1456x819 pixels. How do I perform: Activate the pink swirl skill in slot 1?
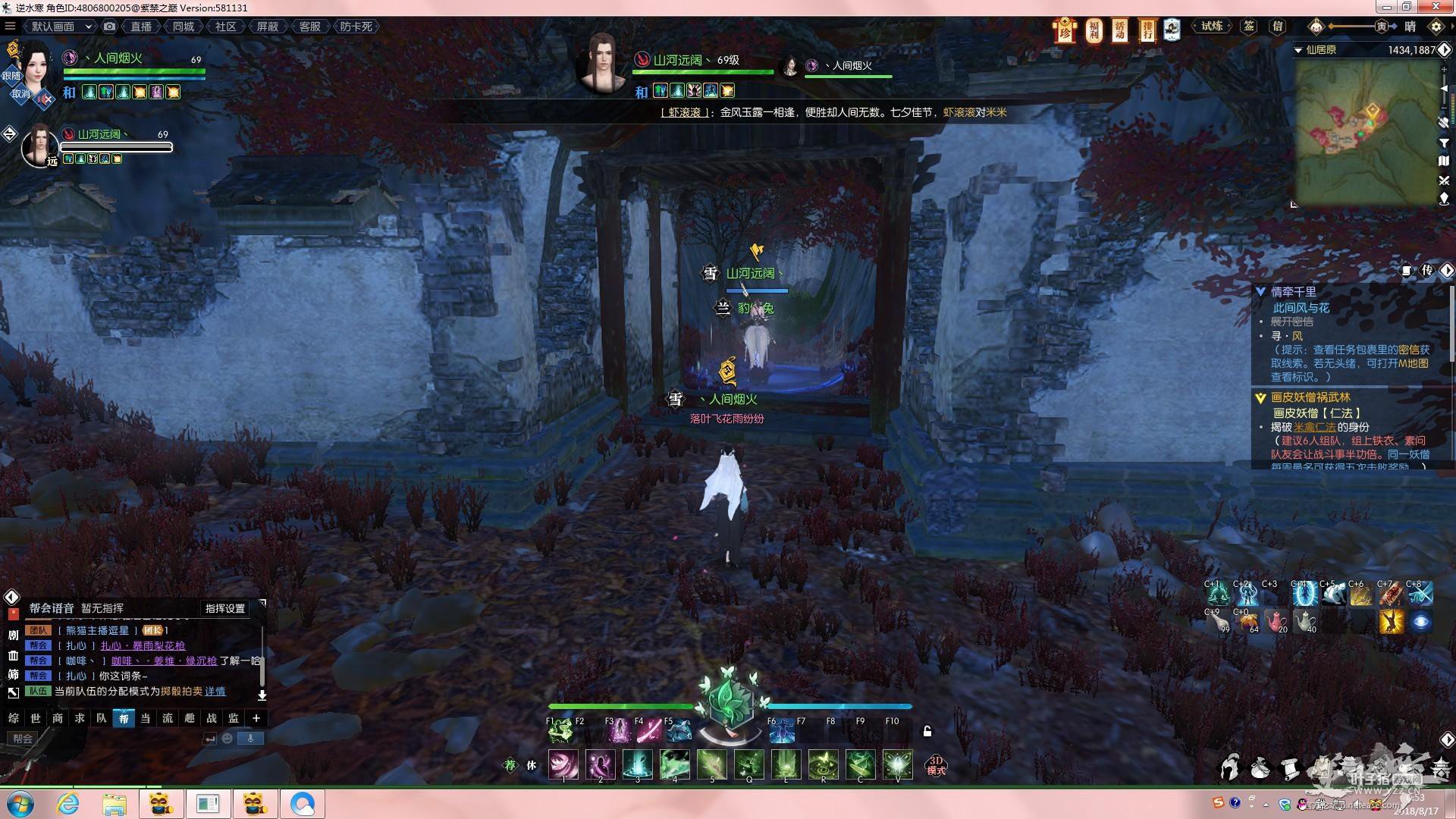point(563,764)
